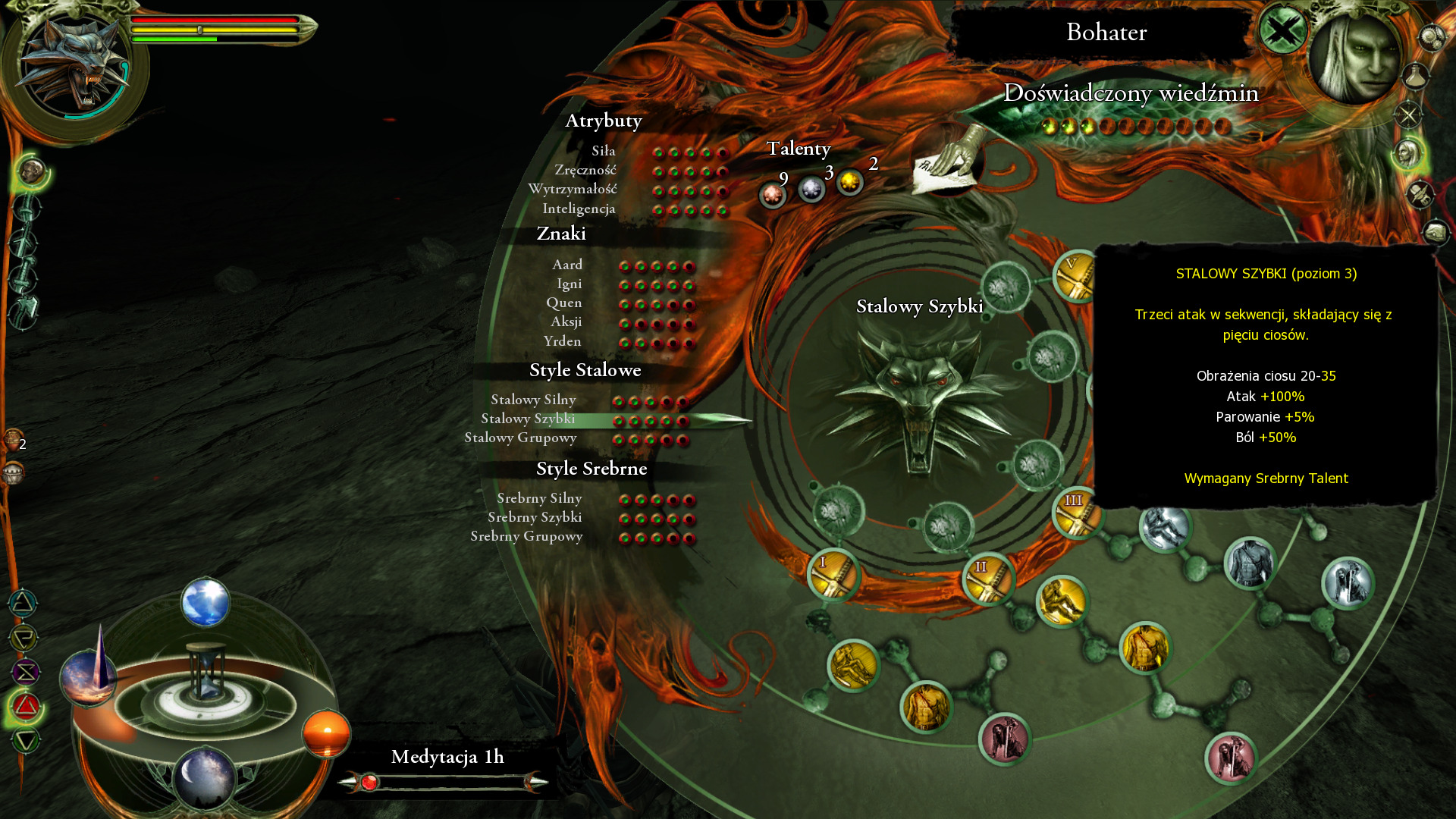
Task: Choose the level III sword skill node
Action: tap(1077, 513)
